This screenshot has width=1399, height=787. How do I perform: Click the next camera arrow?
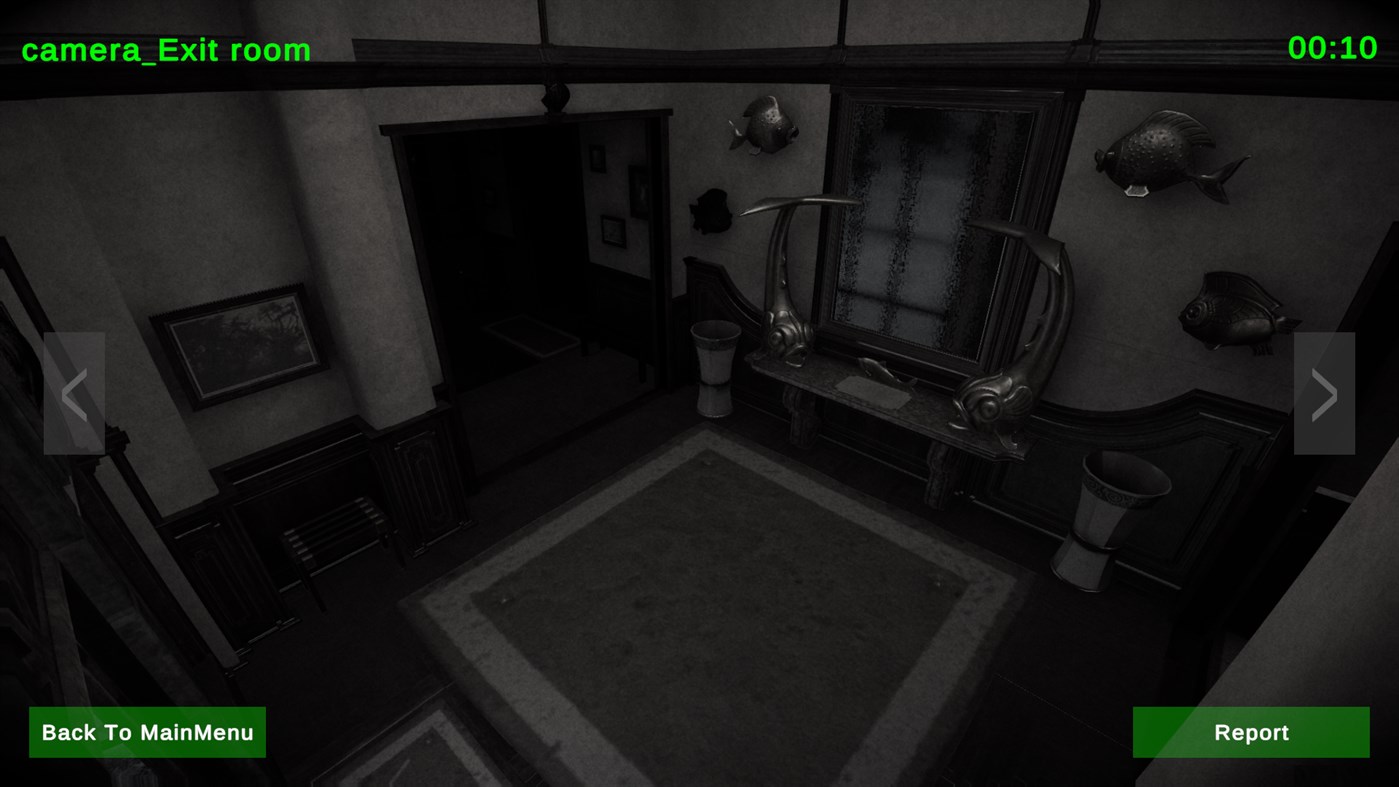(1325, 393)
